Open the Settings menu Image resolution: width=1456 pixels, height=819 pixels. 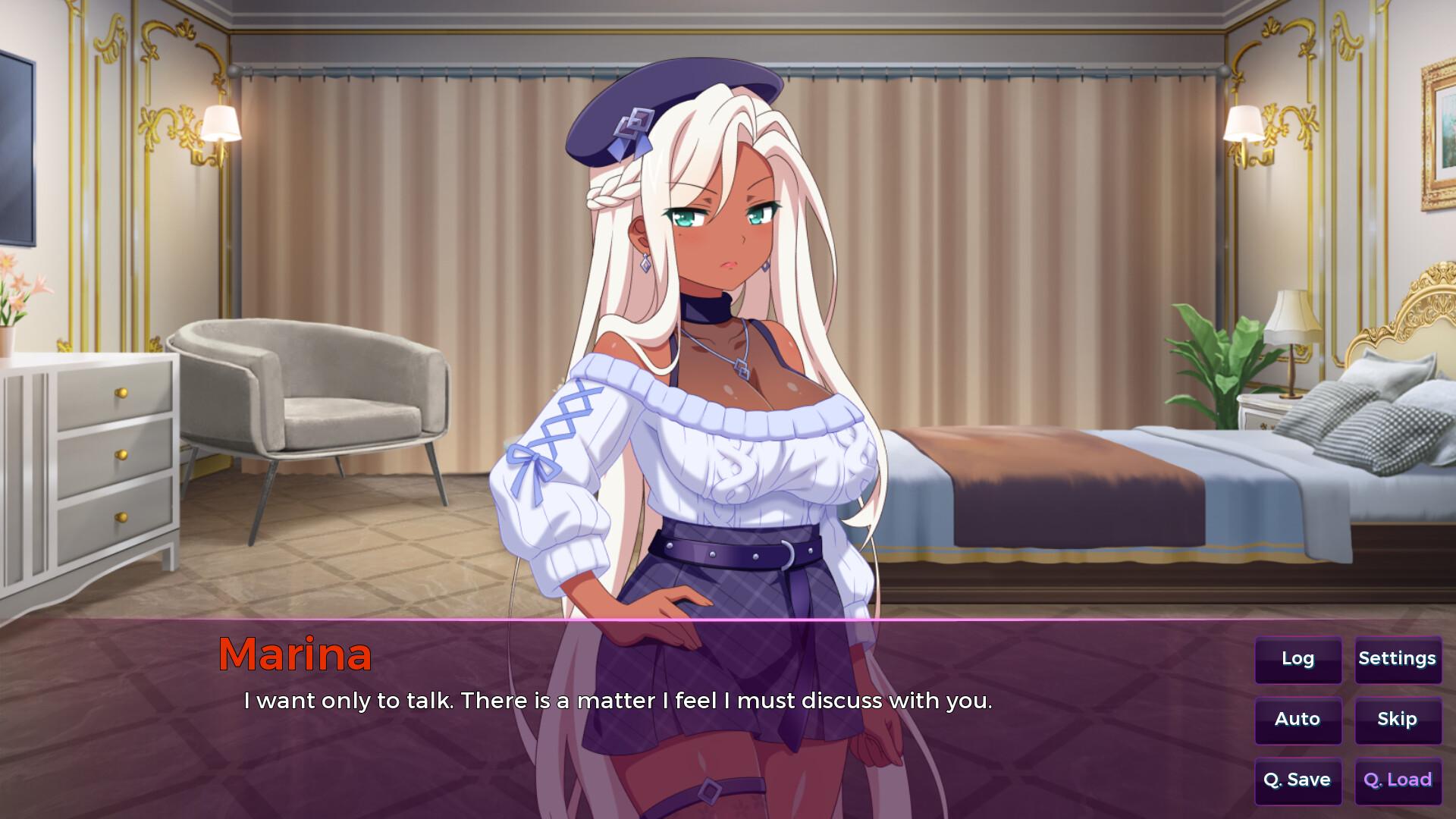(x=1398, y=659)
